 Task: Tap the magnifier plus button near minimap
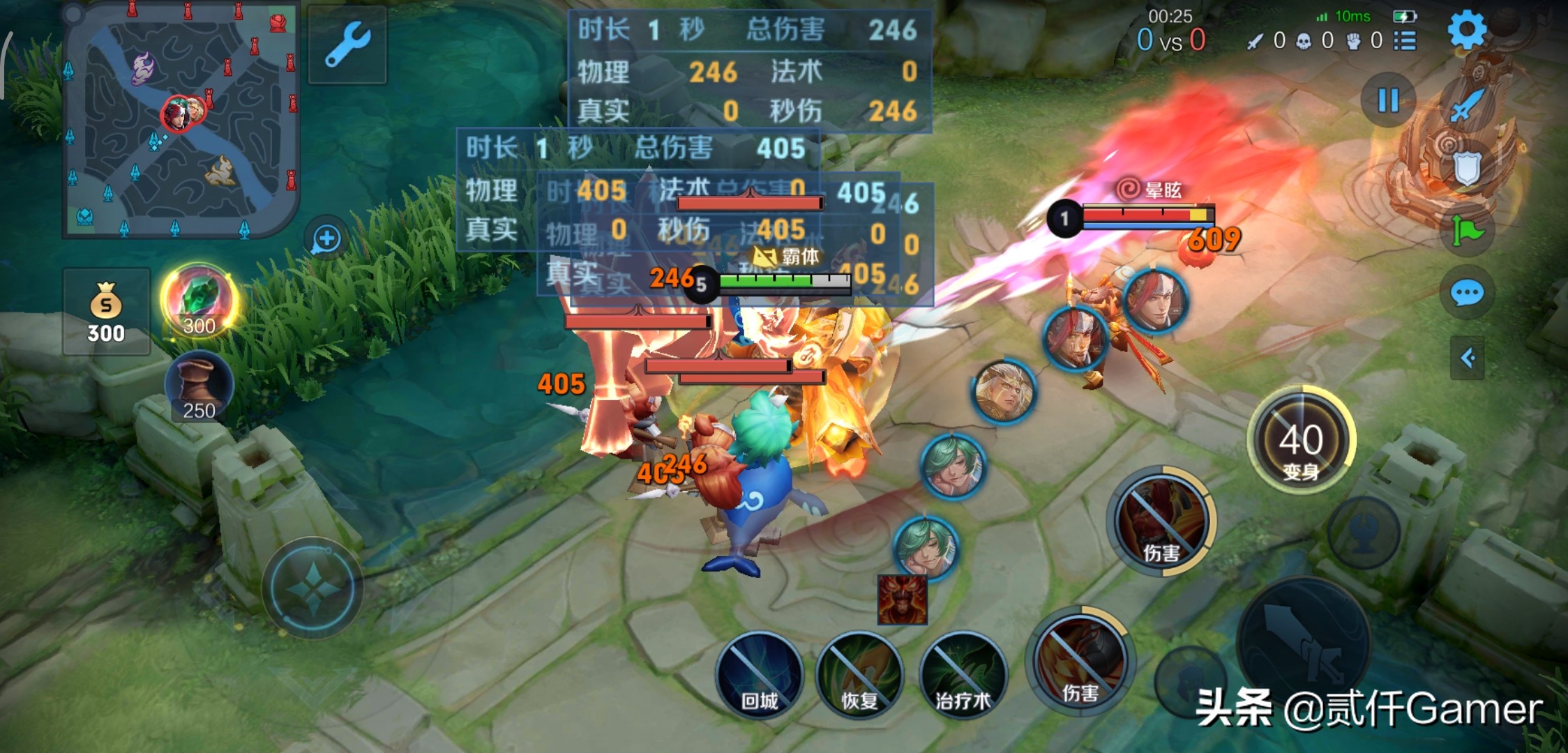click(x=326, y=239)
